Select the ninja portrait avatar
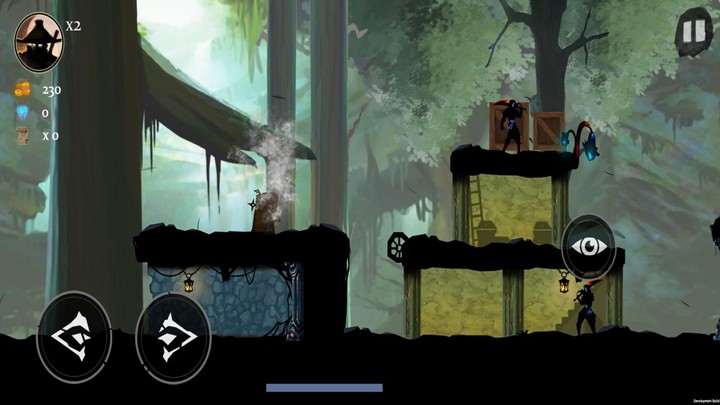 tap(37, 39)
